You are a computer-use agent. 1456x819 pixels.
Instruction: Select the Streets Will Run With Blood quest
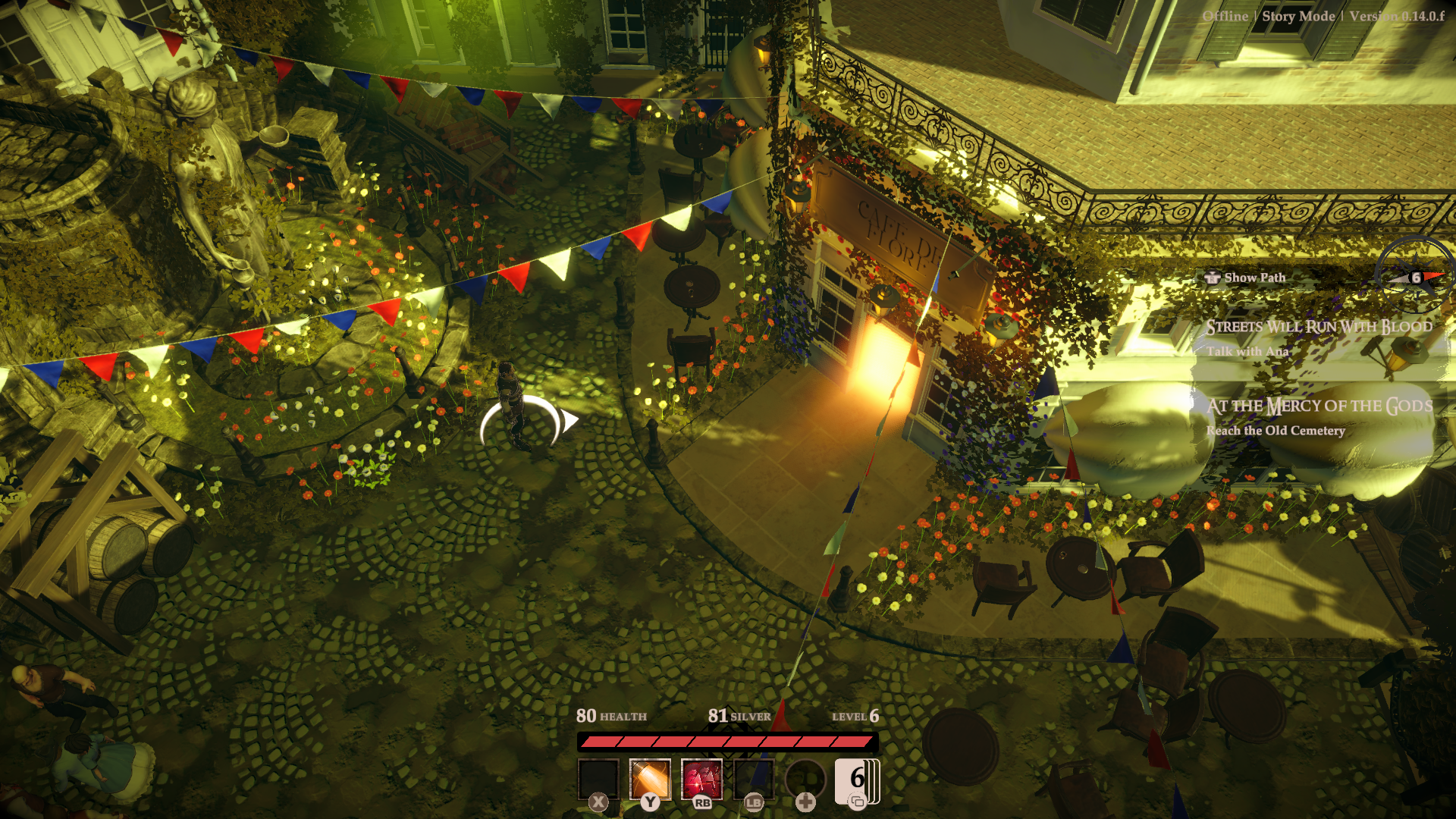point(1319,327)
